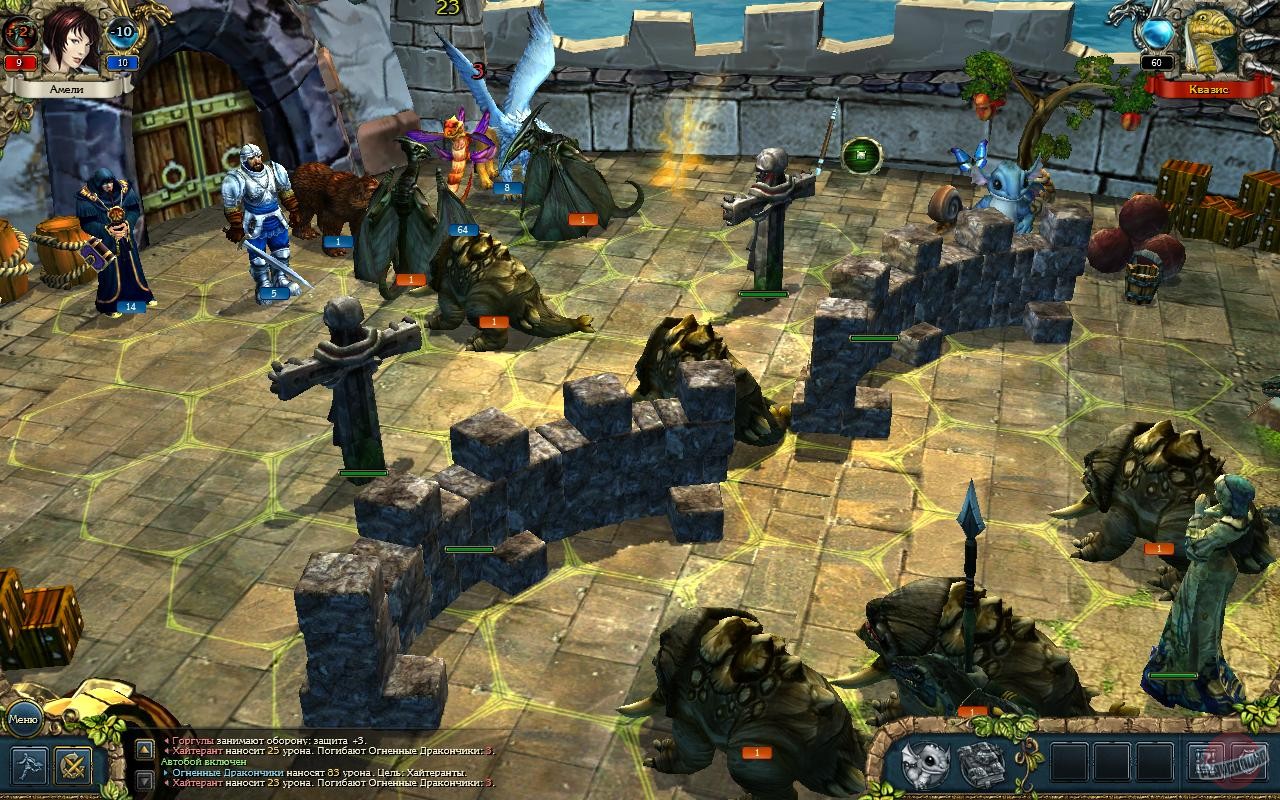Click the golden dragon ornament above Amelie's mana orb

(x=150, y=12)
